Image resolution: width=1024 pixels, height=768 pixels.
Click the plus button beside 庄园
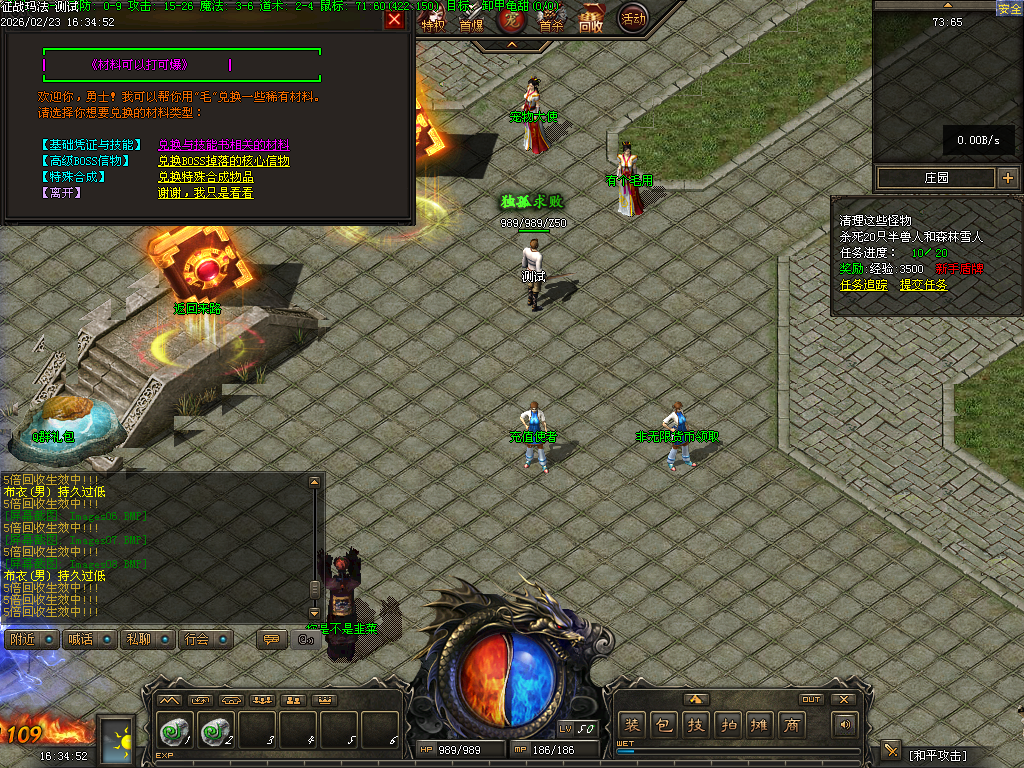[x=1007, y=178]
